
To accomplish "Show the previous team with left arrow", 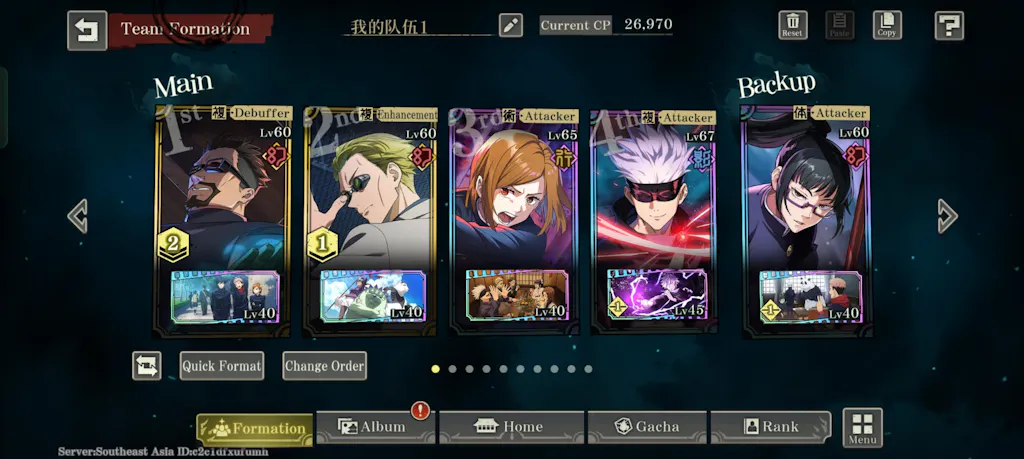I will tap(77, 216).
